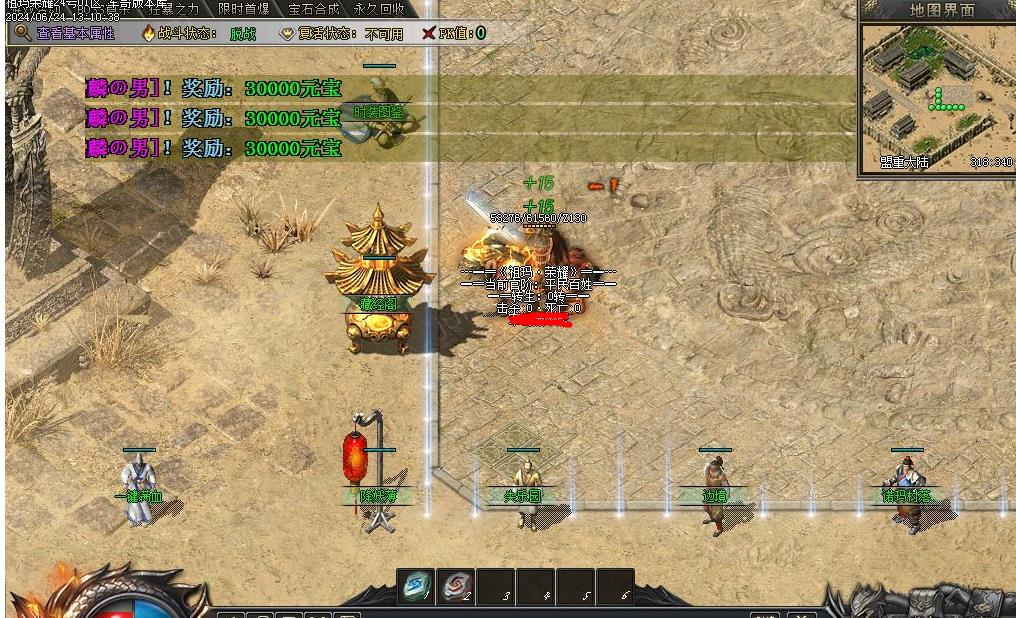Screen dimensions: 1016x618
Task: Switch to the 宝石合成 tab
Action: click(313, 9)
